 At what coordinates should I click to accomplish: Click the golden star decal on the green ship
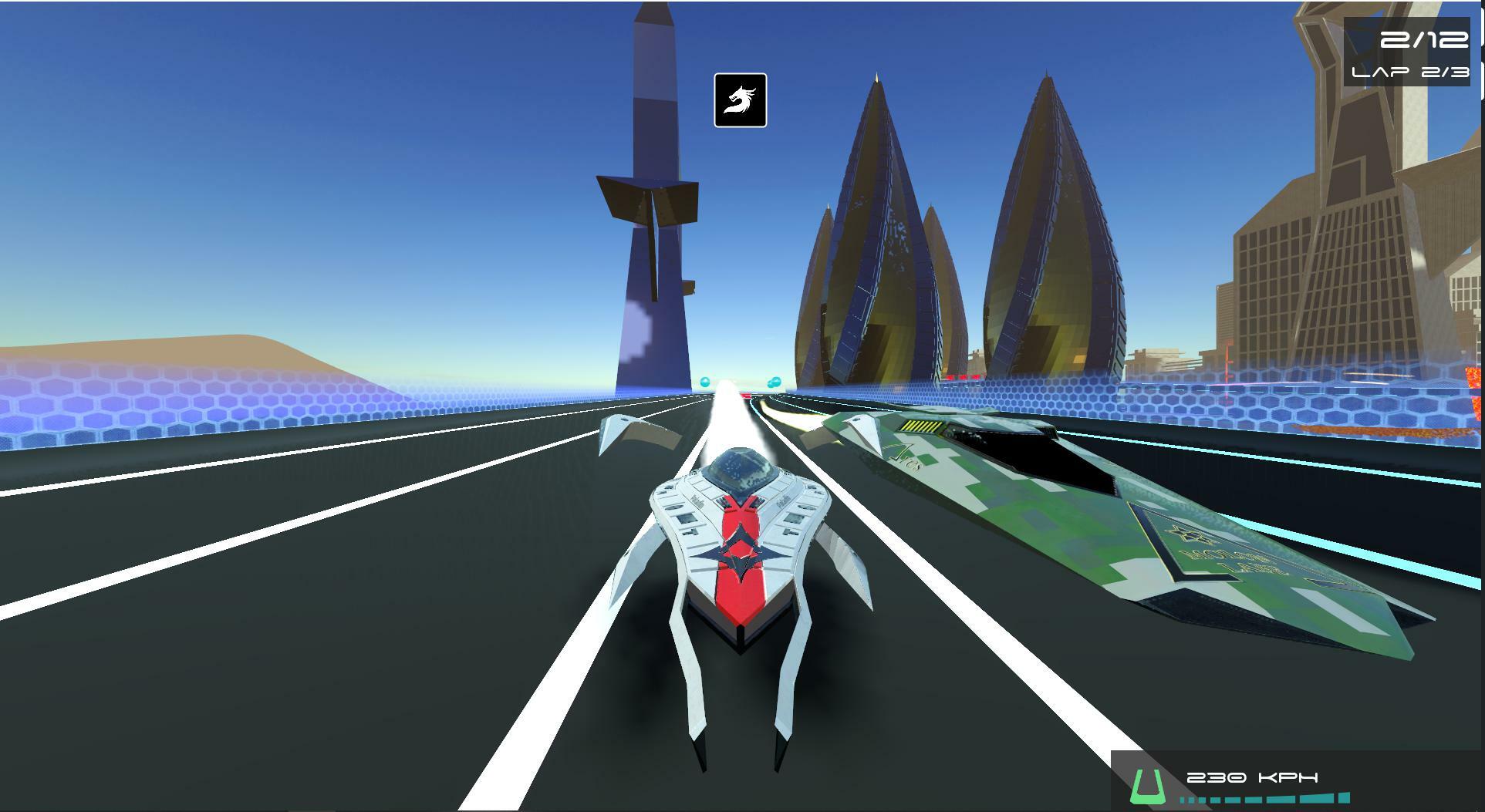(x=1187, y=534)
